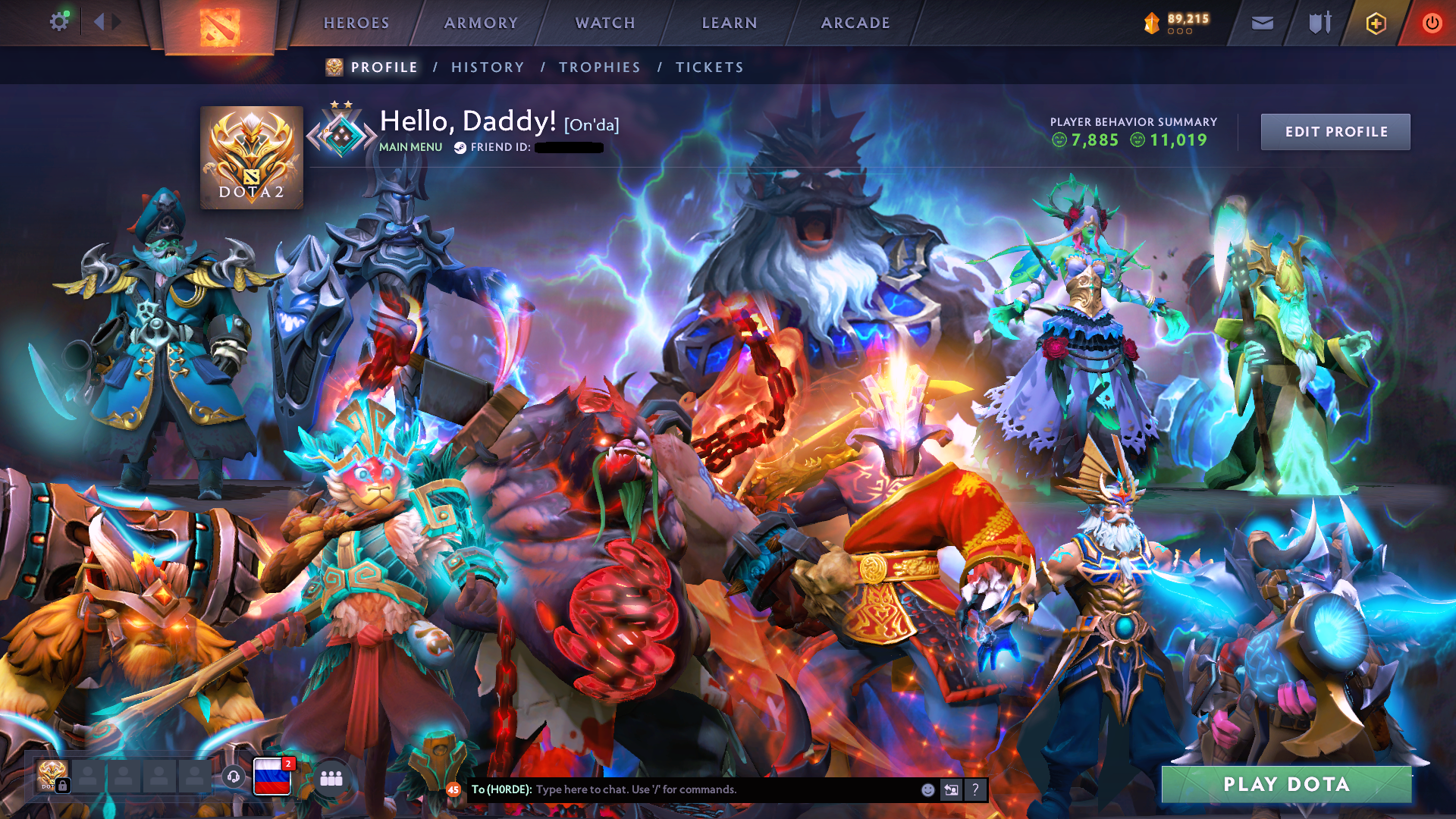This screenshot has height=819, width=1456.
Task: Start matchmaking with Play Dota
Action: [1286, 784]
